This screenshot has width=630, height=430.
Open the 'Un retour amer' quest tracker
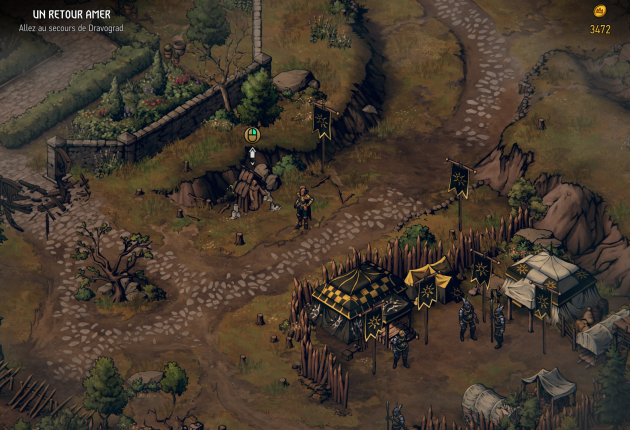70,15
